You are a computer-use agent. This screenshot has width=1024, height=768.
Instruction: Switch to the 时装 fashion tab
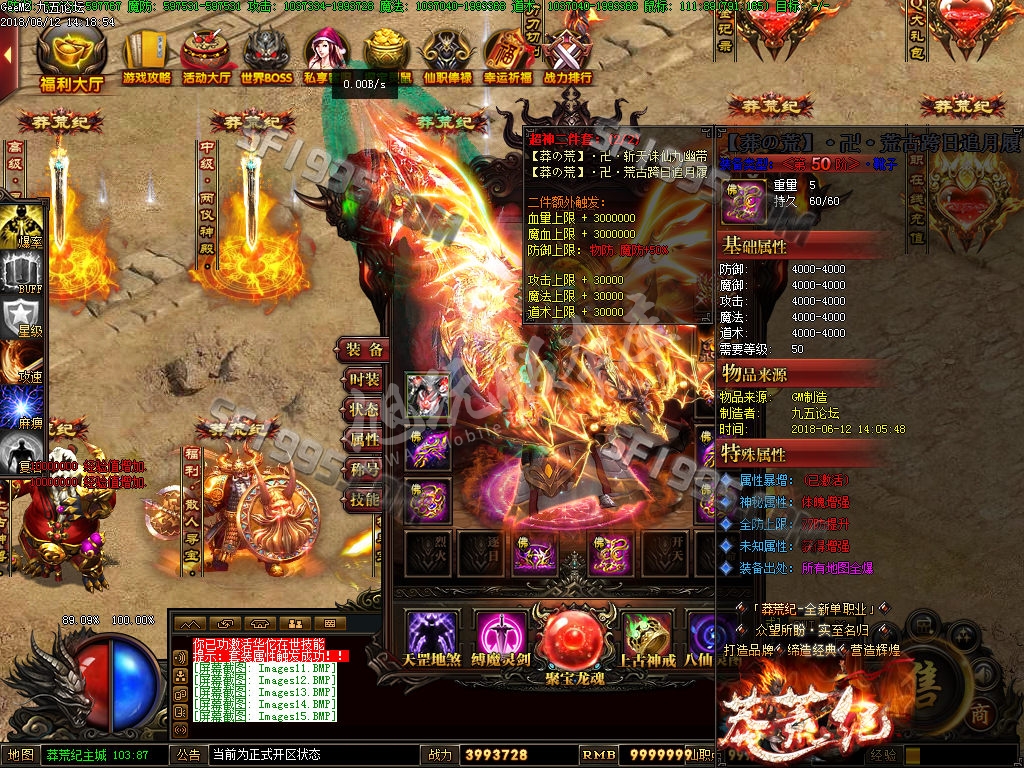click(363, 380)
